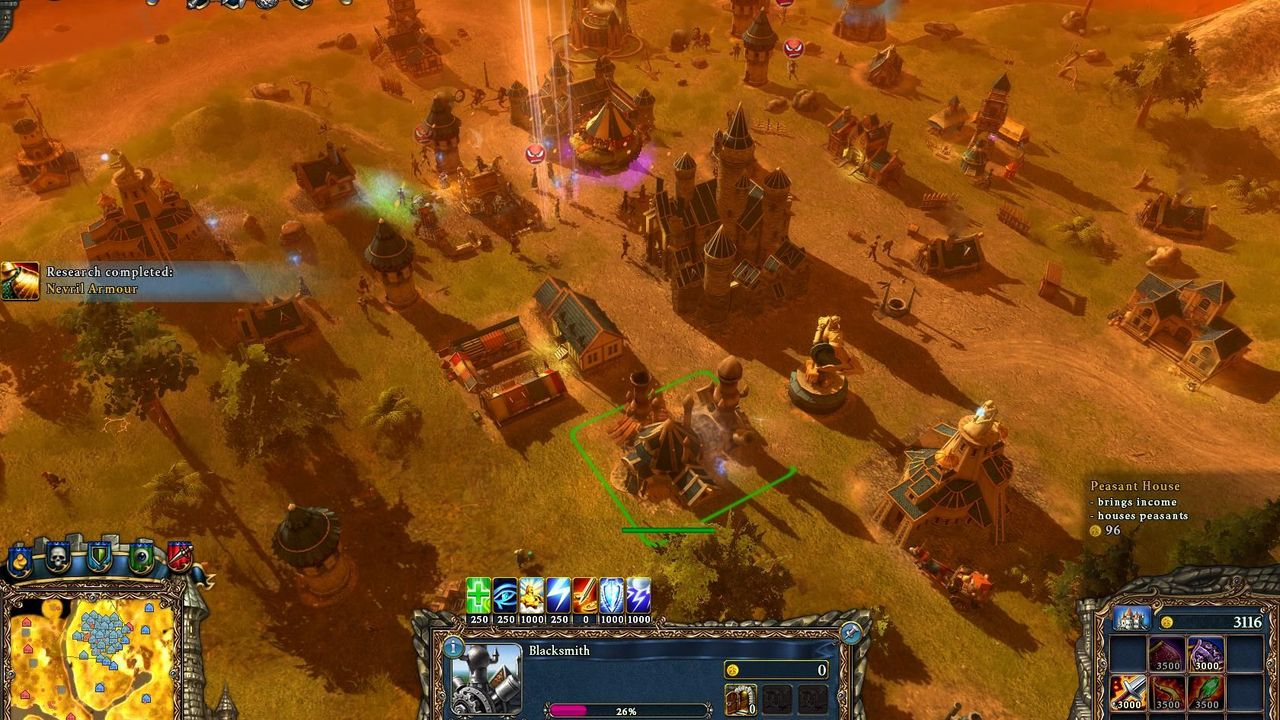Viewport: 1280px width, 720px height.
Task: Research the flaming sword upgrade for 3000
Action: (1129, 691)
